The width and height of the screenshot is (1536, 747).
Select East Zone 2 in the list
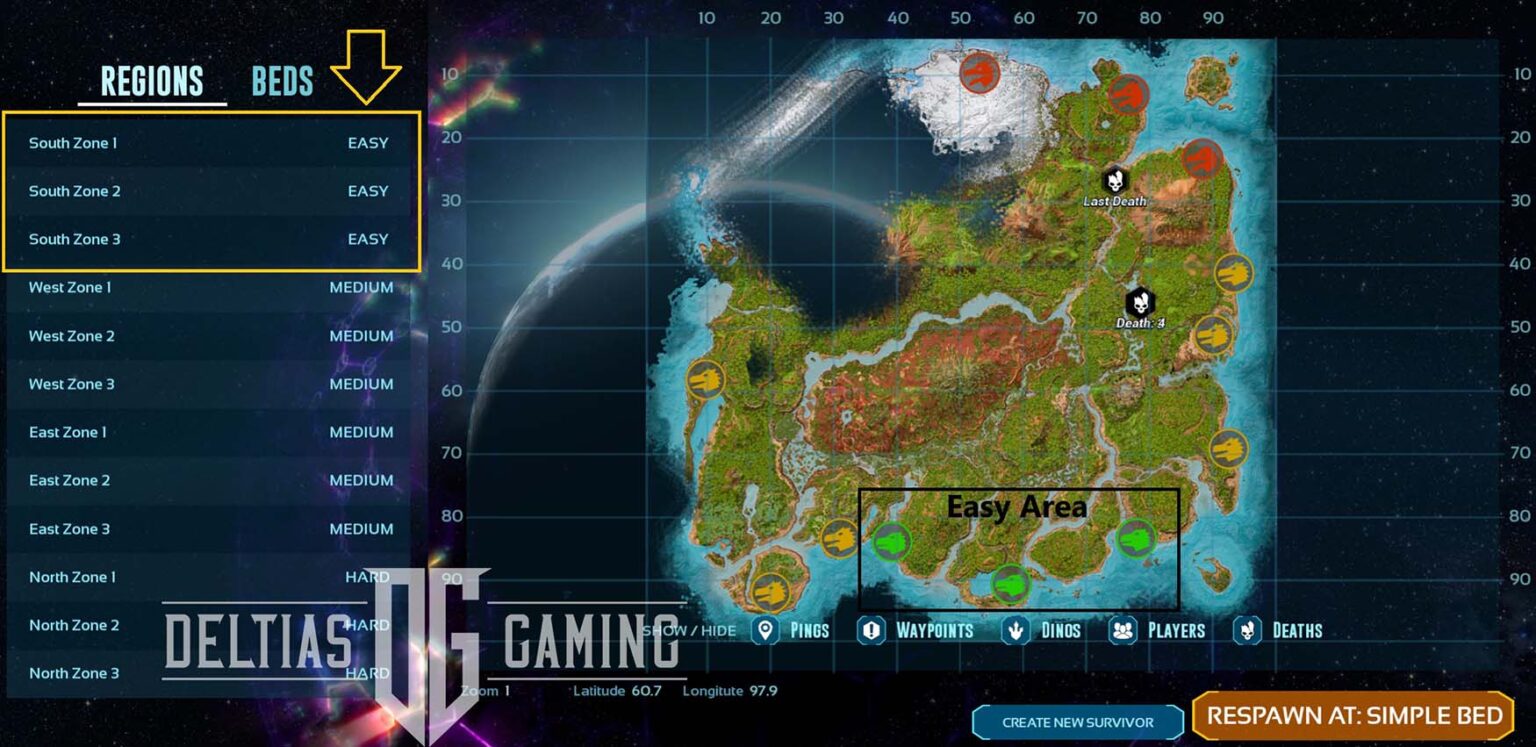click(210, 480)
